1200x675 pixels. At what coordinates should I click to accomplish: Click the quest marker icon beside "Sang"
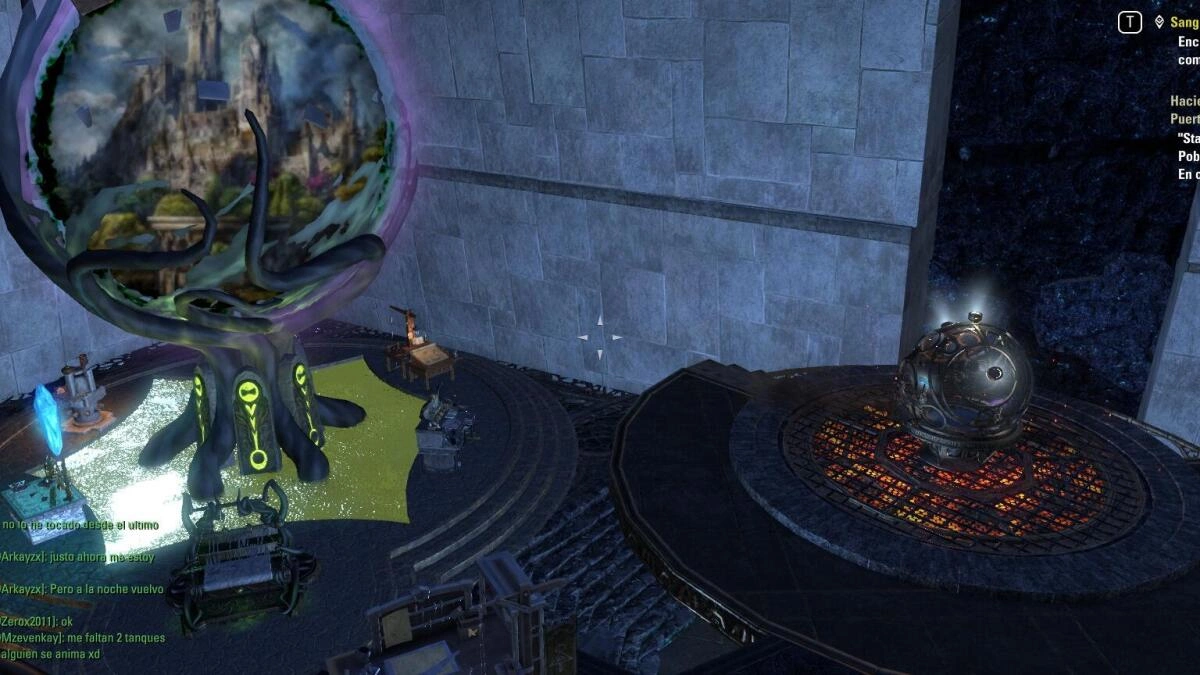[x=1159, y=22]
